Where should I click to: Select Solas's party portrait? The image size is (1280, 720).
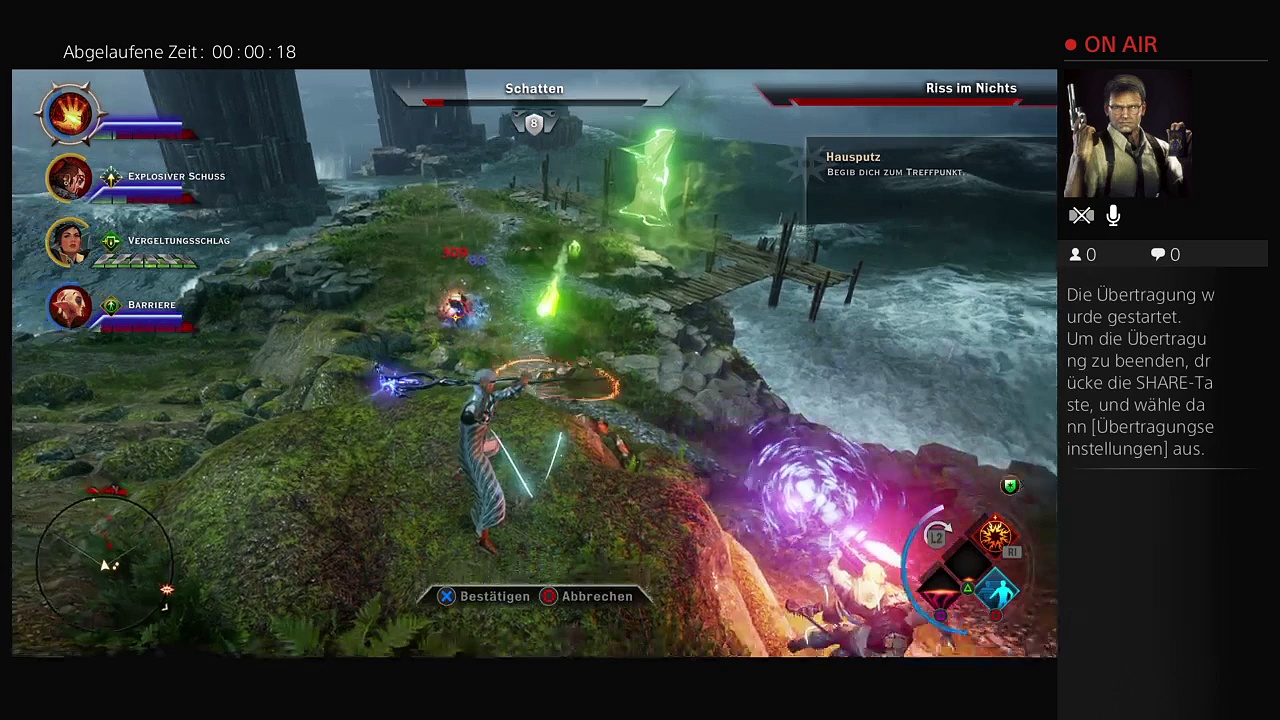click(70, 306)
